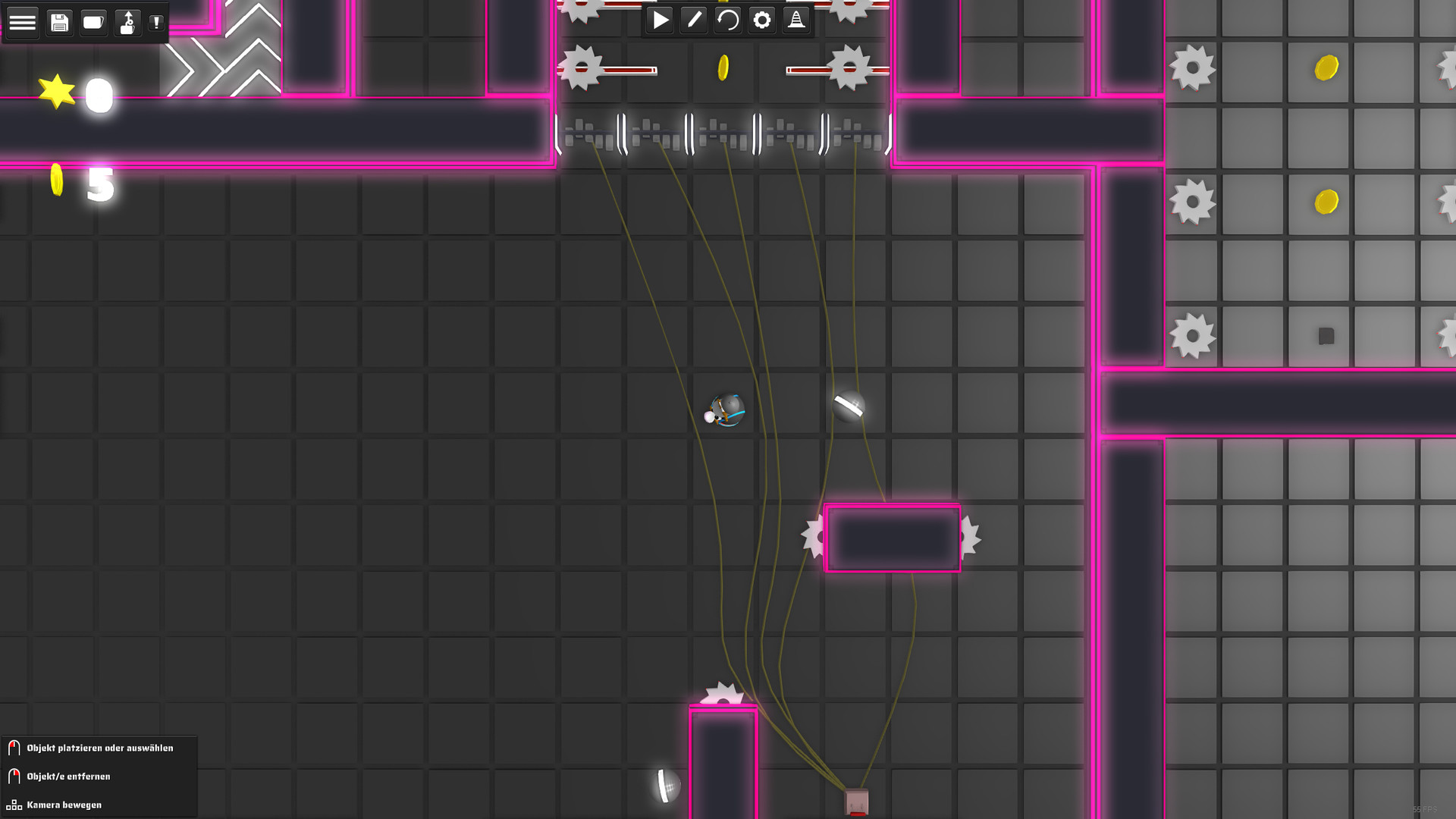Click the star counter in the top-left
Viewport: 1456px width, 819px height.
pyautogui.click(x=76, y=93)
